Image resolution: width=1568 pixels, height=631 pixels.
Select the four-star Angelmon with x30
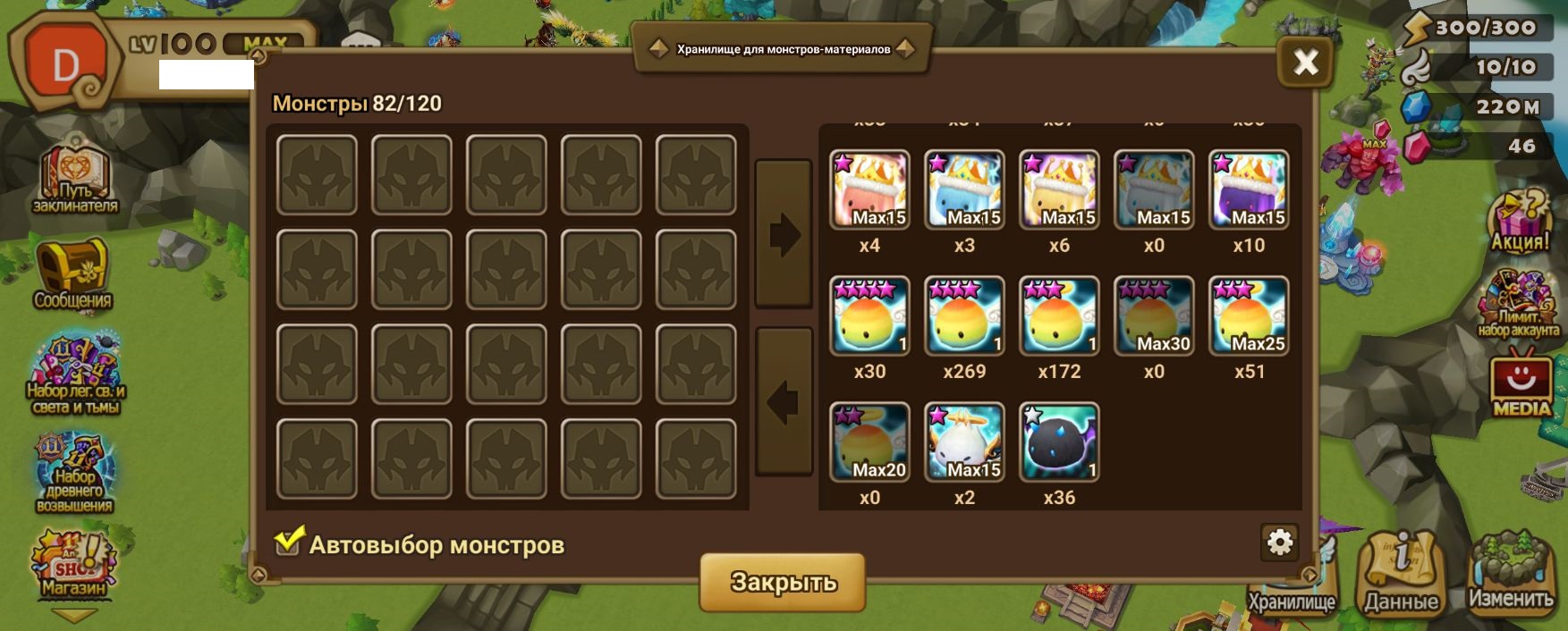click(869, 316)
